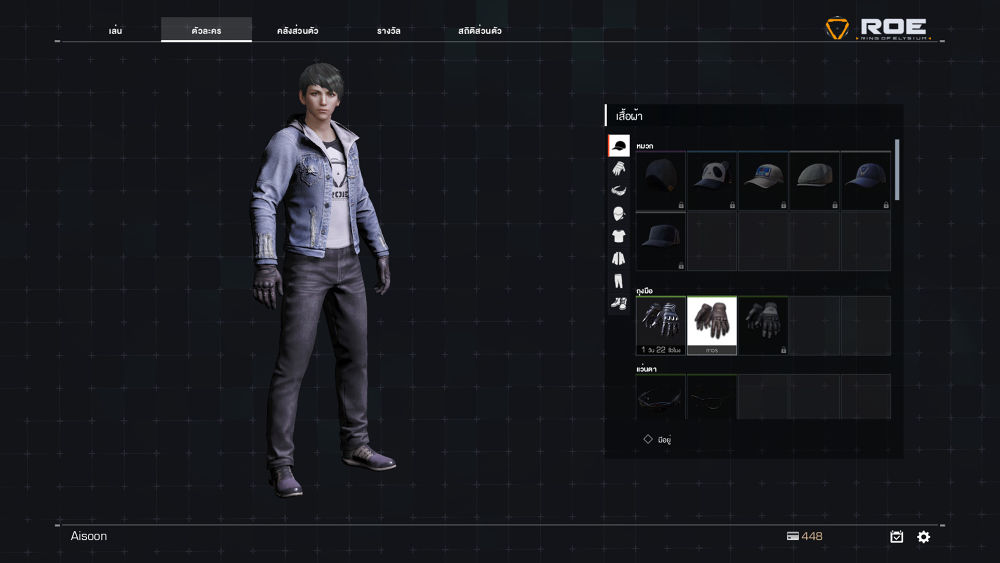Open the face mask category icon

[619, 213]
